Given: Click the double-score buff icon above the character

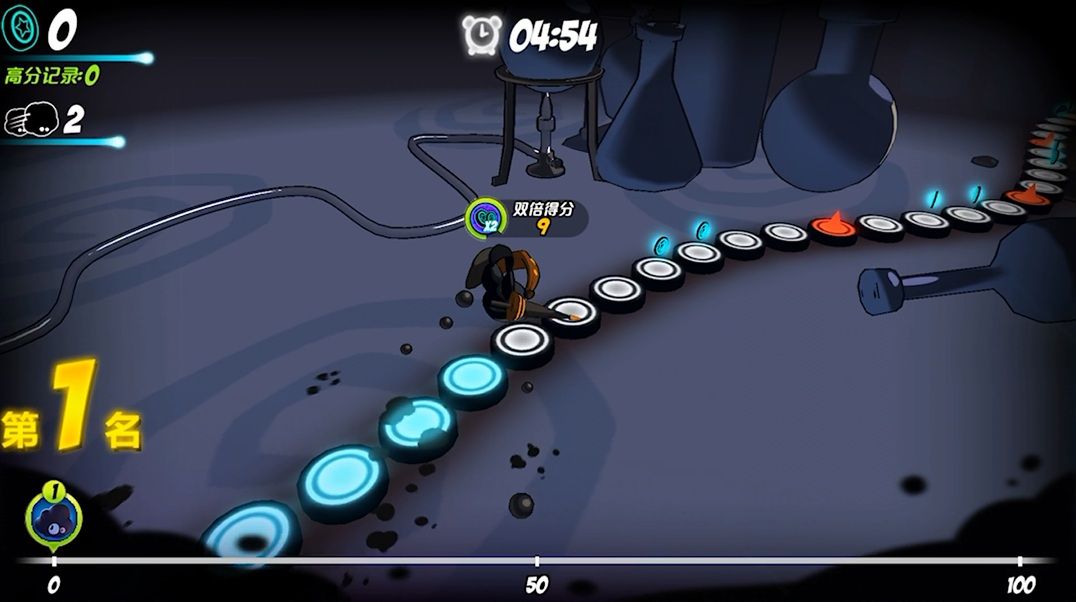Looking at the screenshot, I should [x=486, y=216].
